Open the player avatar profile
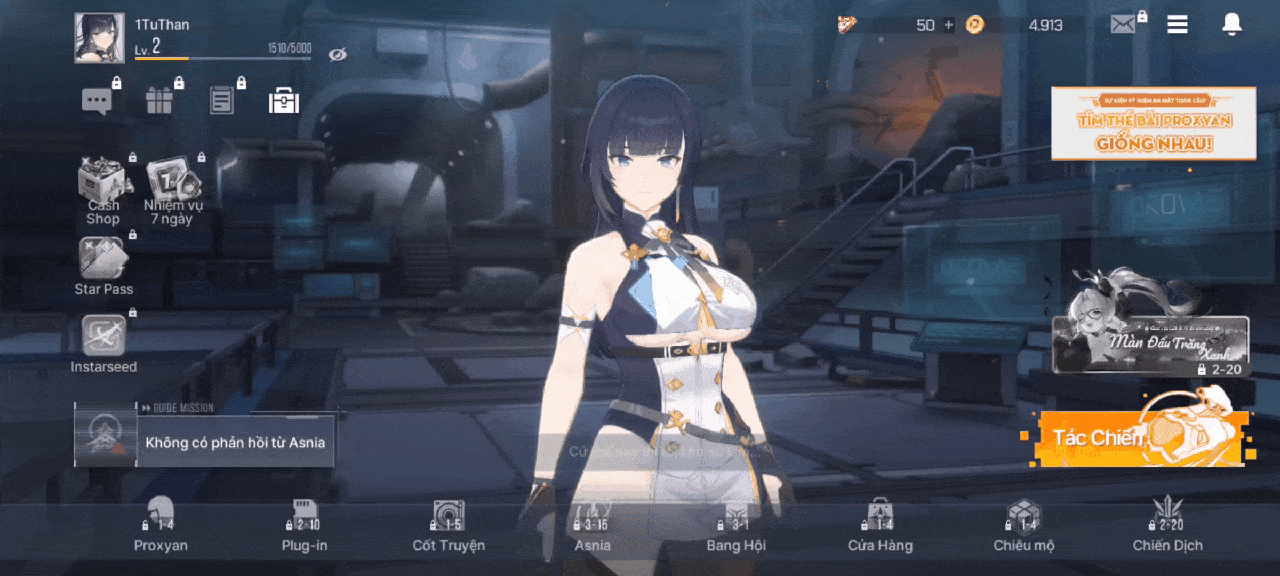Viewport: 1280px width, 576px height. tap(99, 38)
